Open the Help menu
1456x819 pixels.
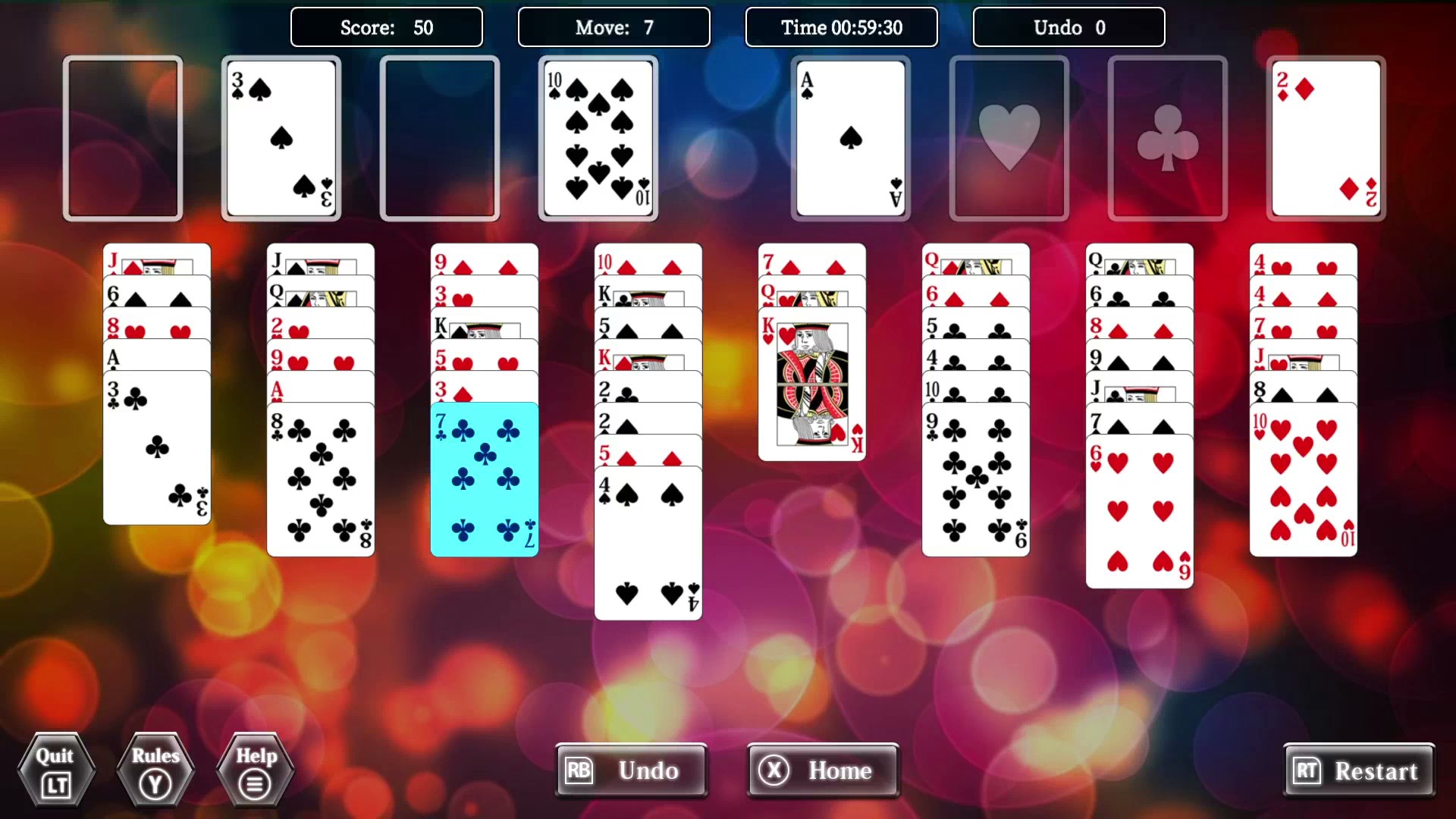[254, 770]
